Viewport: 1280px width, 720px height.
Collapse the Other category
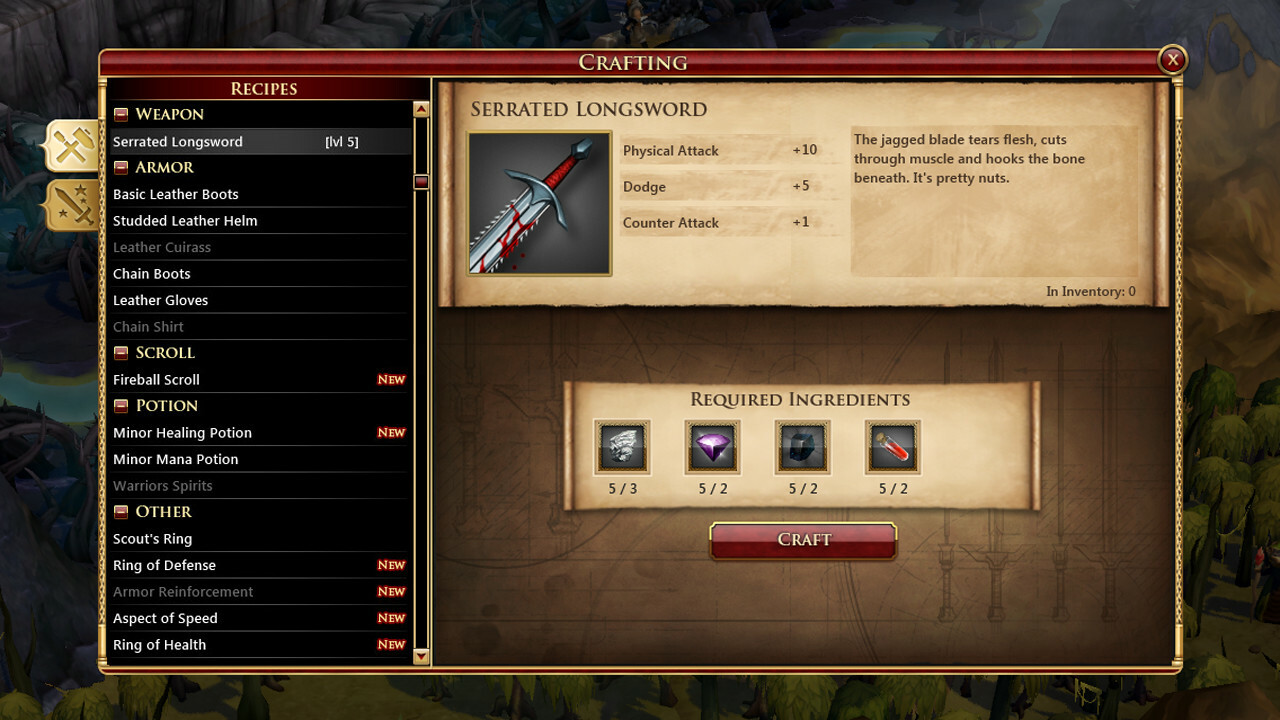pos(121,511)
